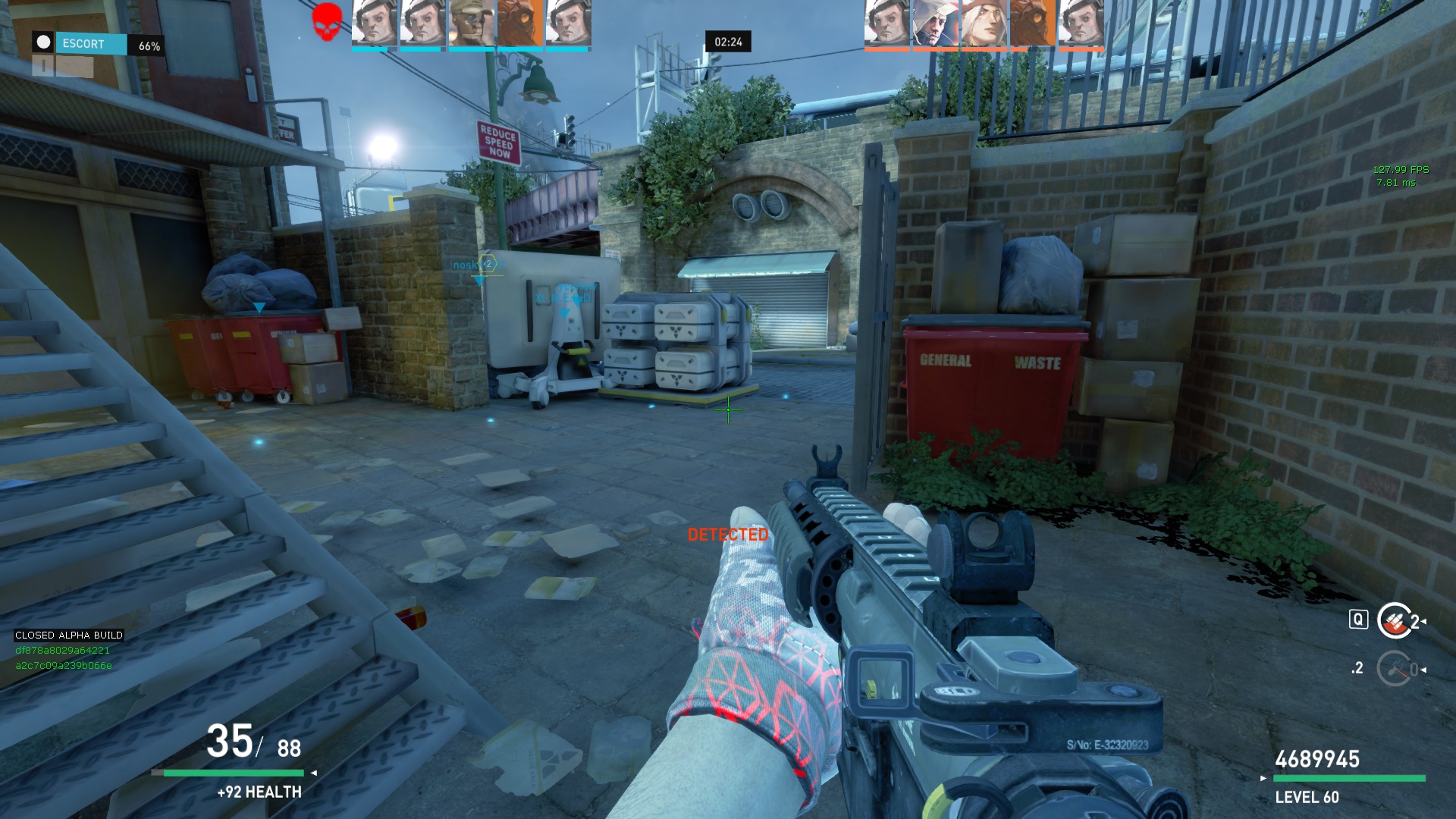The width and height of the screenshot is (1456, 819).
Task: Select the blonde enemy portrait in the red hat
Action: click(x=984, y=23)
